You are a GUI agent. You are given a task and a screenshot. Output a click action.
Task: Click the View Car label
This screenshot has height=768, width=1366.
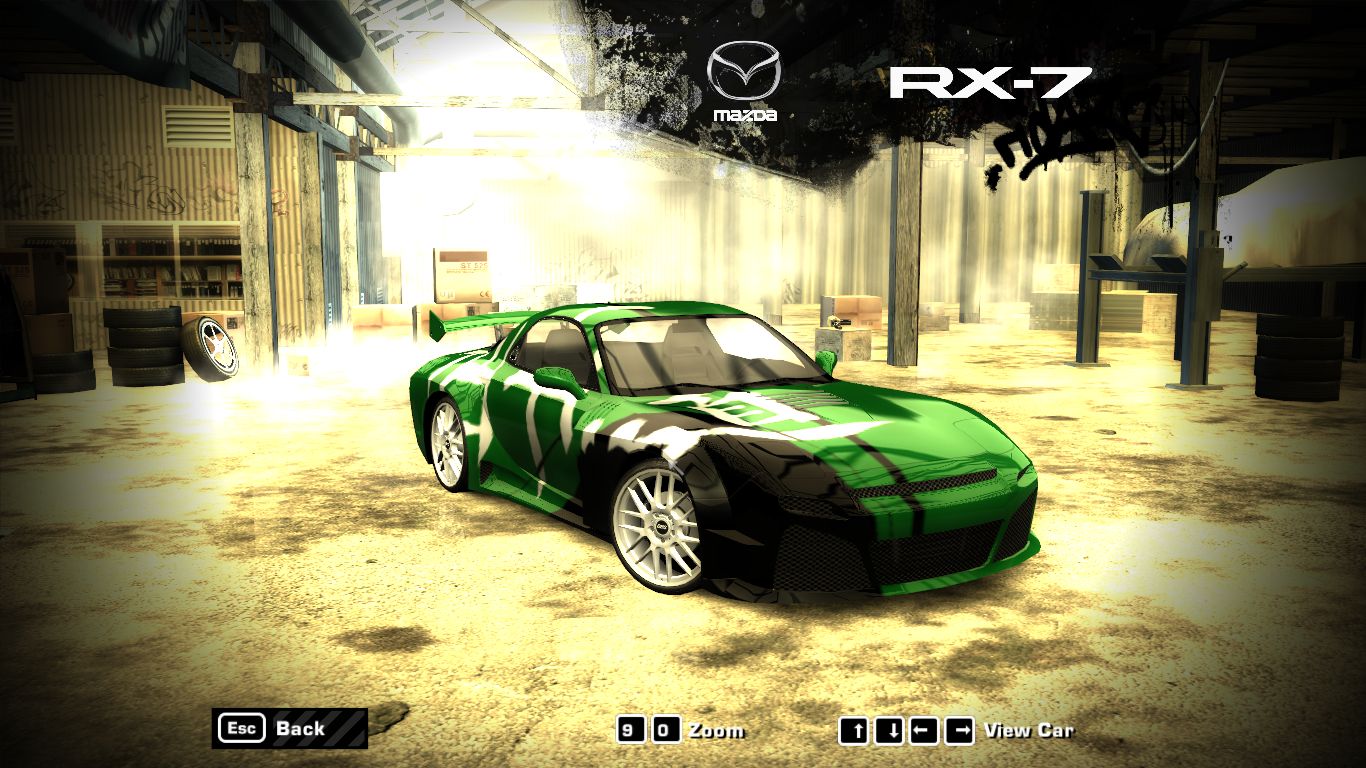pyautogui.click(x=1030, y=730)
